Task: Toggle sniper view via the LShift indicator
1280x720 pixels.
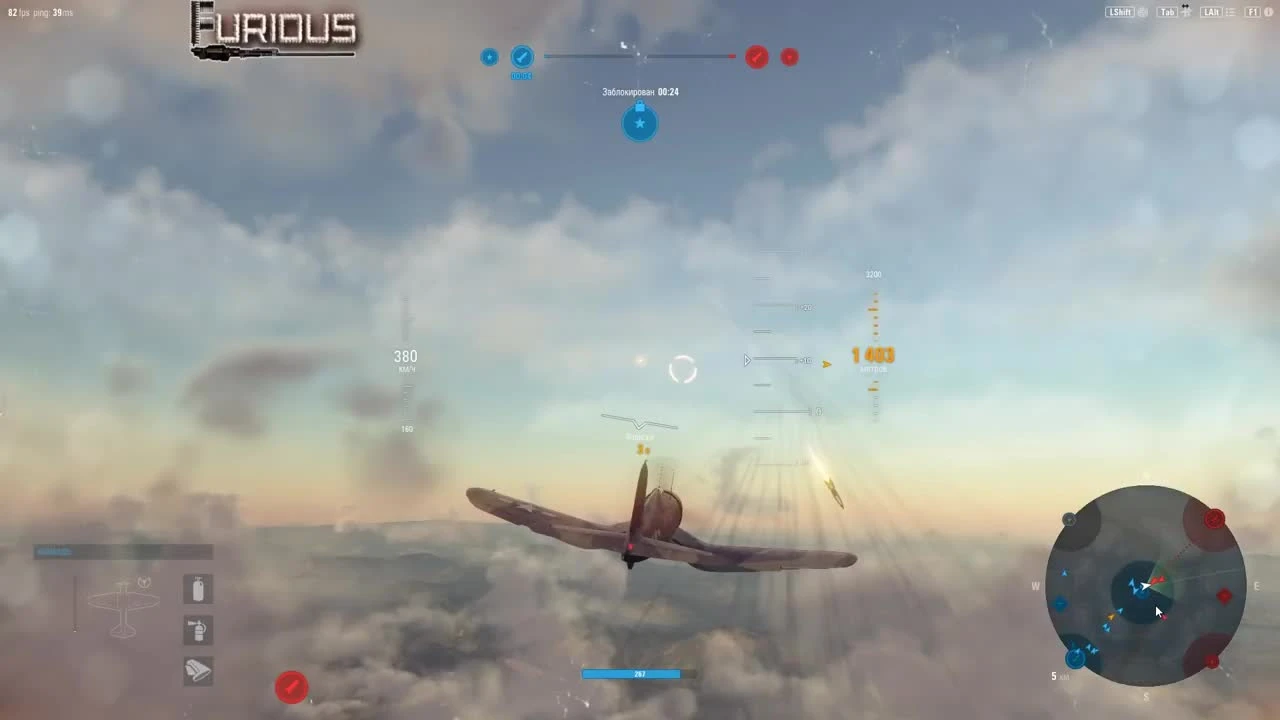Action: click(1120, 12)
